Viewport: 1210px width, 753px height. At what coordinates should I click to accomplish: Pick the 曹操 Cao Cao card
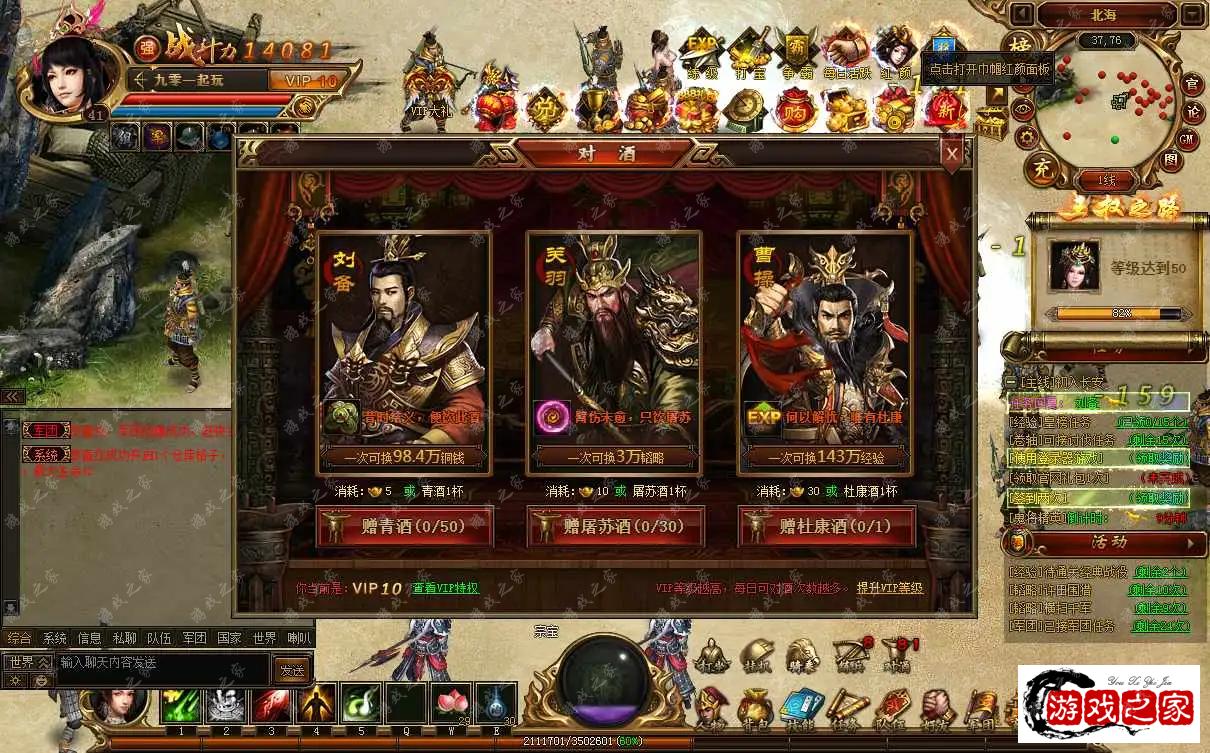tap(826, 350)
